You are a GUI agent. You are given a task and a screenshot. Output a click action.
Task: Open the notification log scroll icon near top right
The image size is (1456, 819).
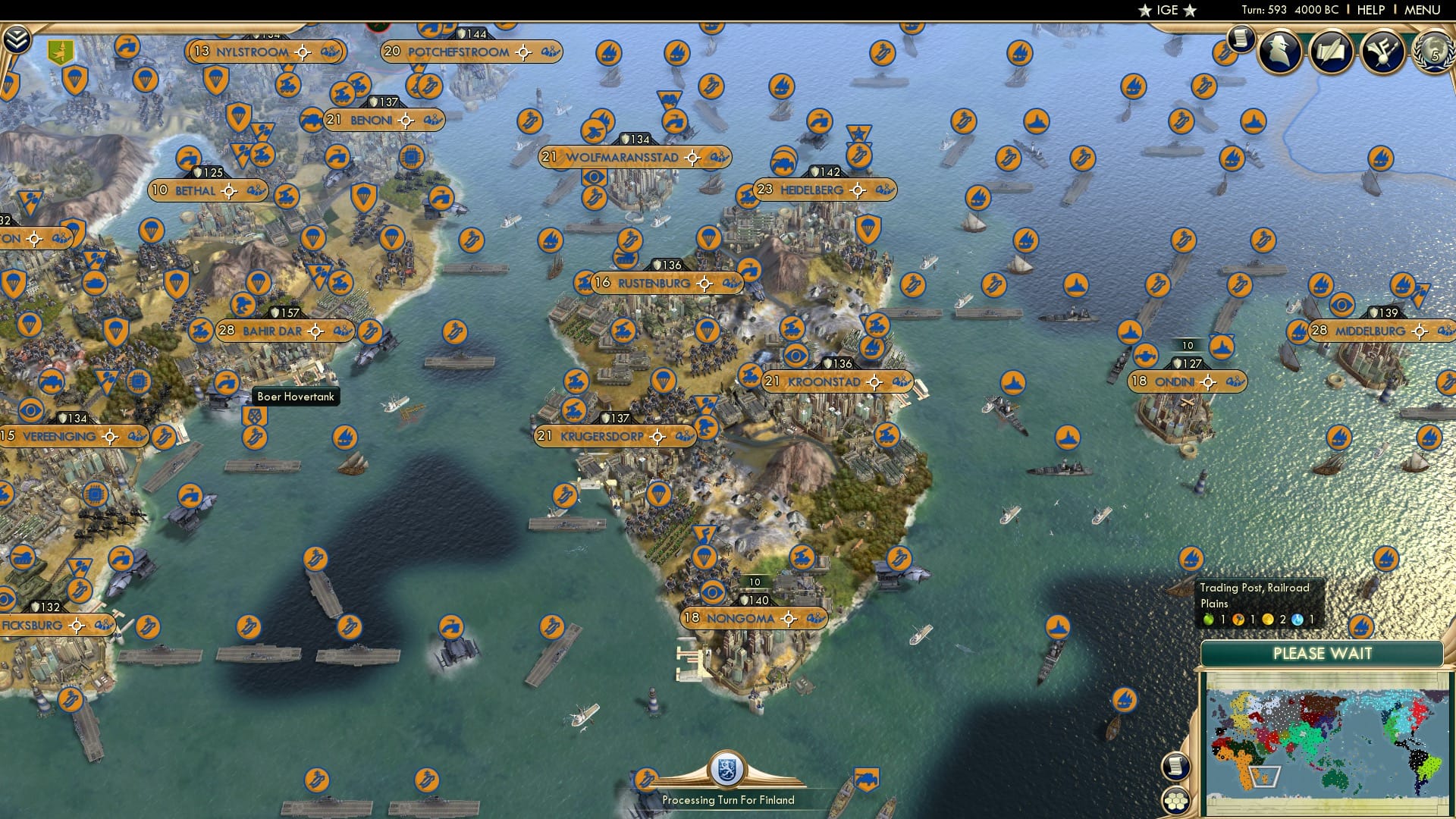tap(1241, 40)
